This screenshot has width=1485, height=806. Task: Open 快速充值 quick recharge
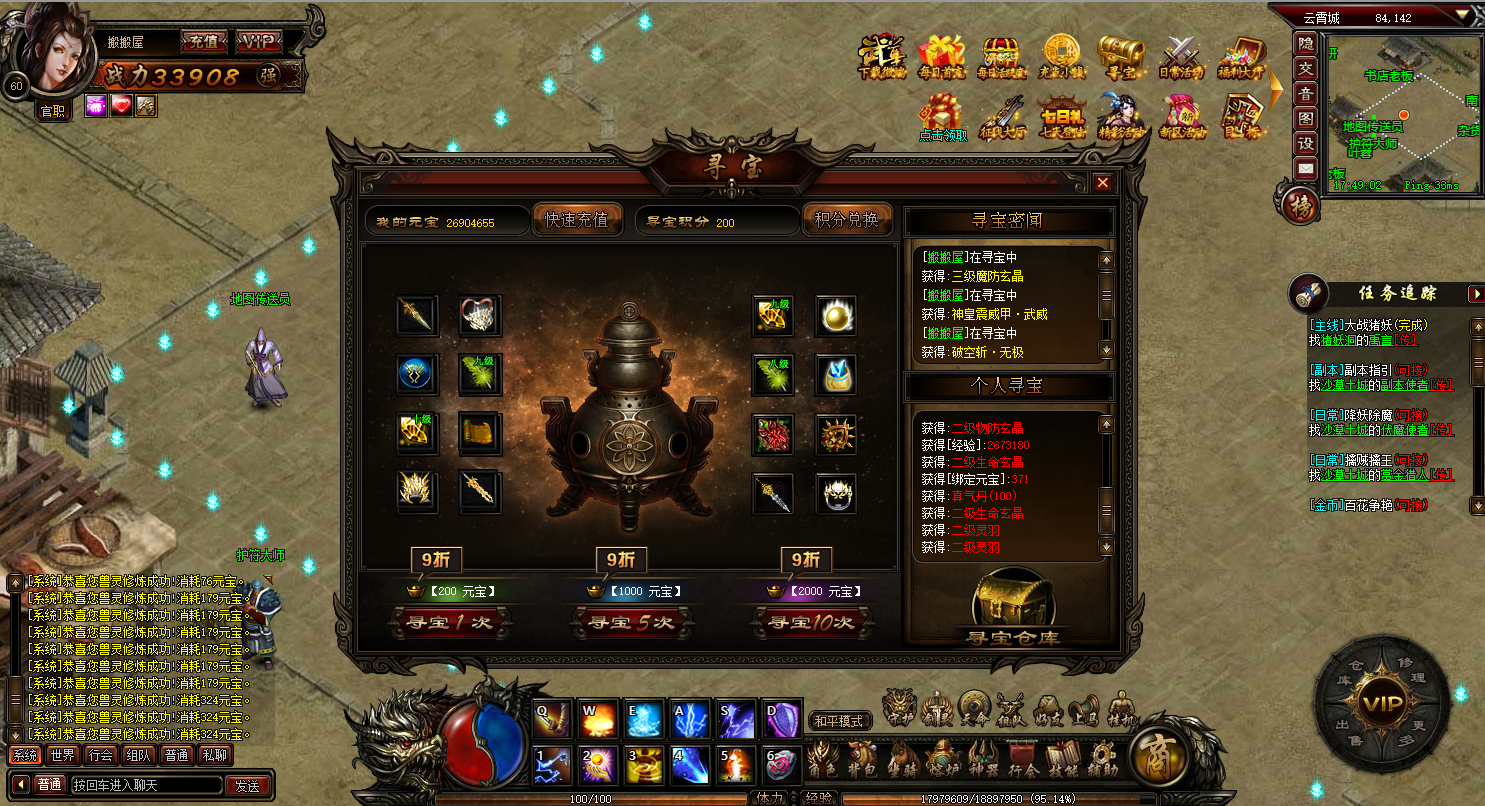[576, 220]
